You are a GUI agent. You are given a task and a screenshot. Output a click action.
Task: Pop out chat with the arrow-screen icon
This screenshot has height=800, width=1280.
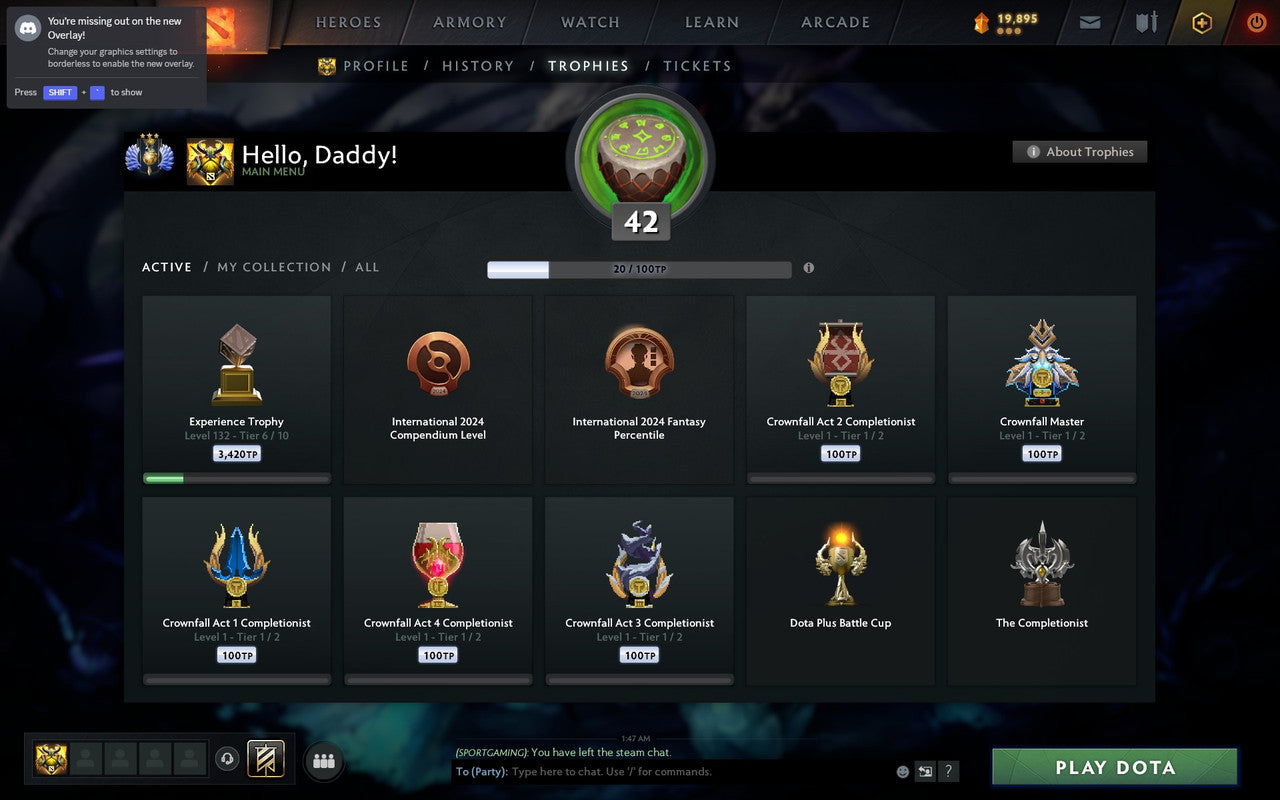pyautogui.click(x=925, y=771)
